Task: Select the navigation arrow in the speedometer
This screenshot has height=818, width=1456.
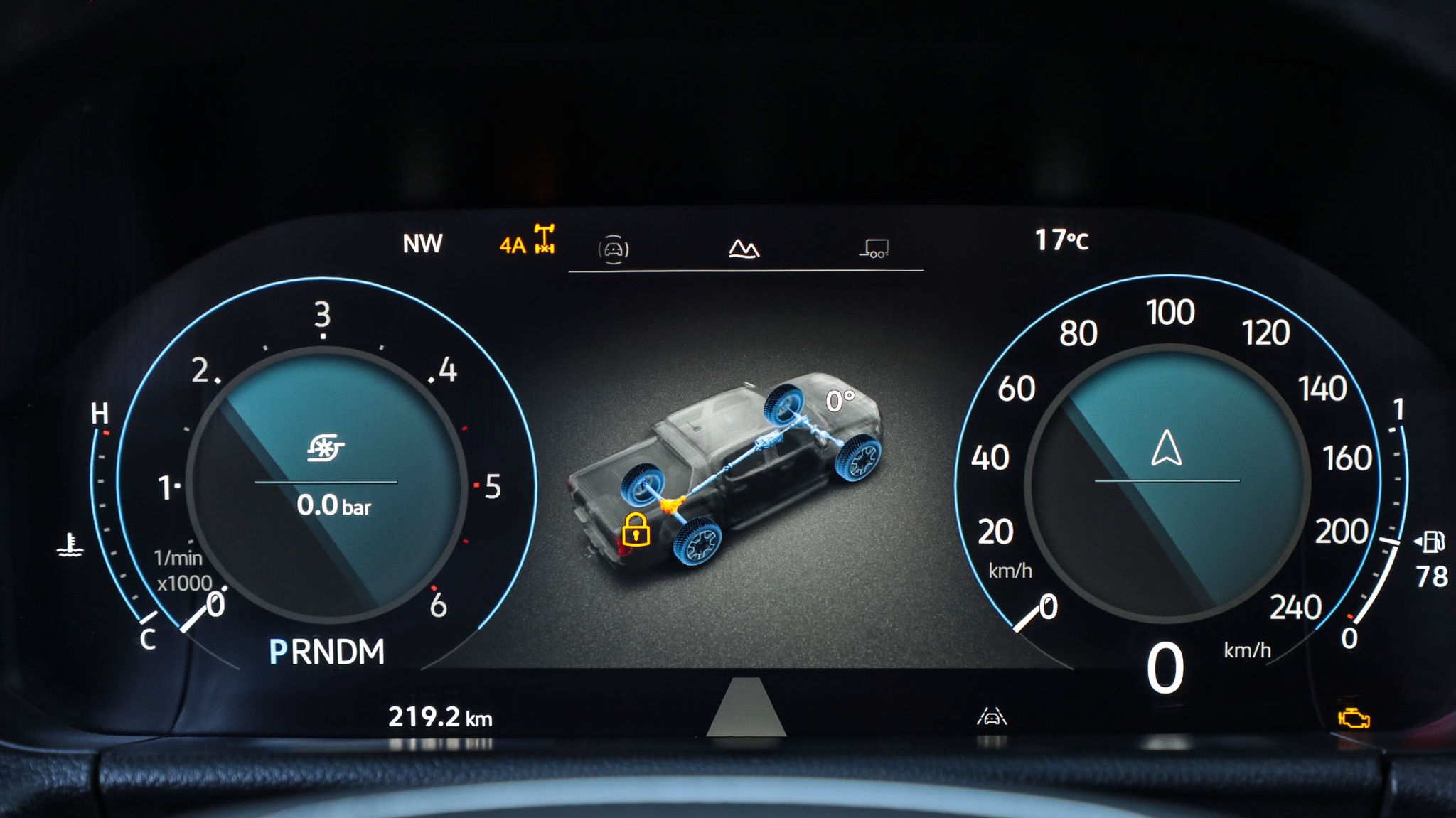Action: coord(1167,448)
